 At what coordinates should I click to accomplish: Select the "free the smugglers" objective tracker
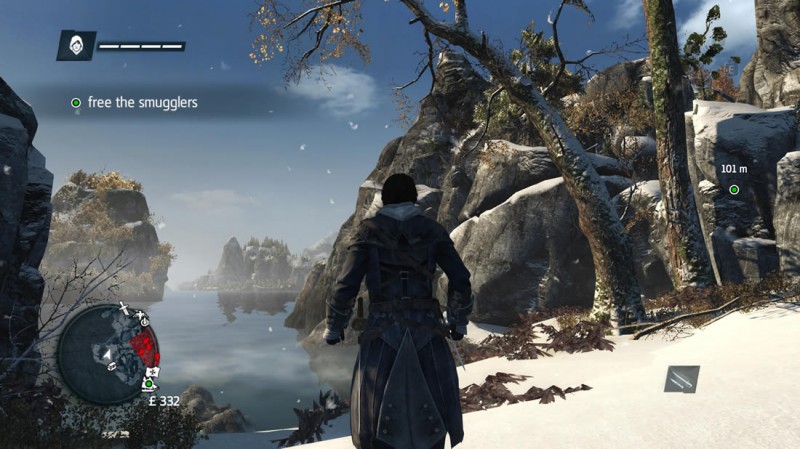pos(133,102)
